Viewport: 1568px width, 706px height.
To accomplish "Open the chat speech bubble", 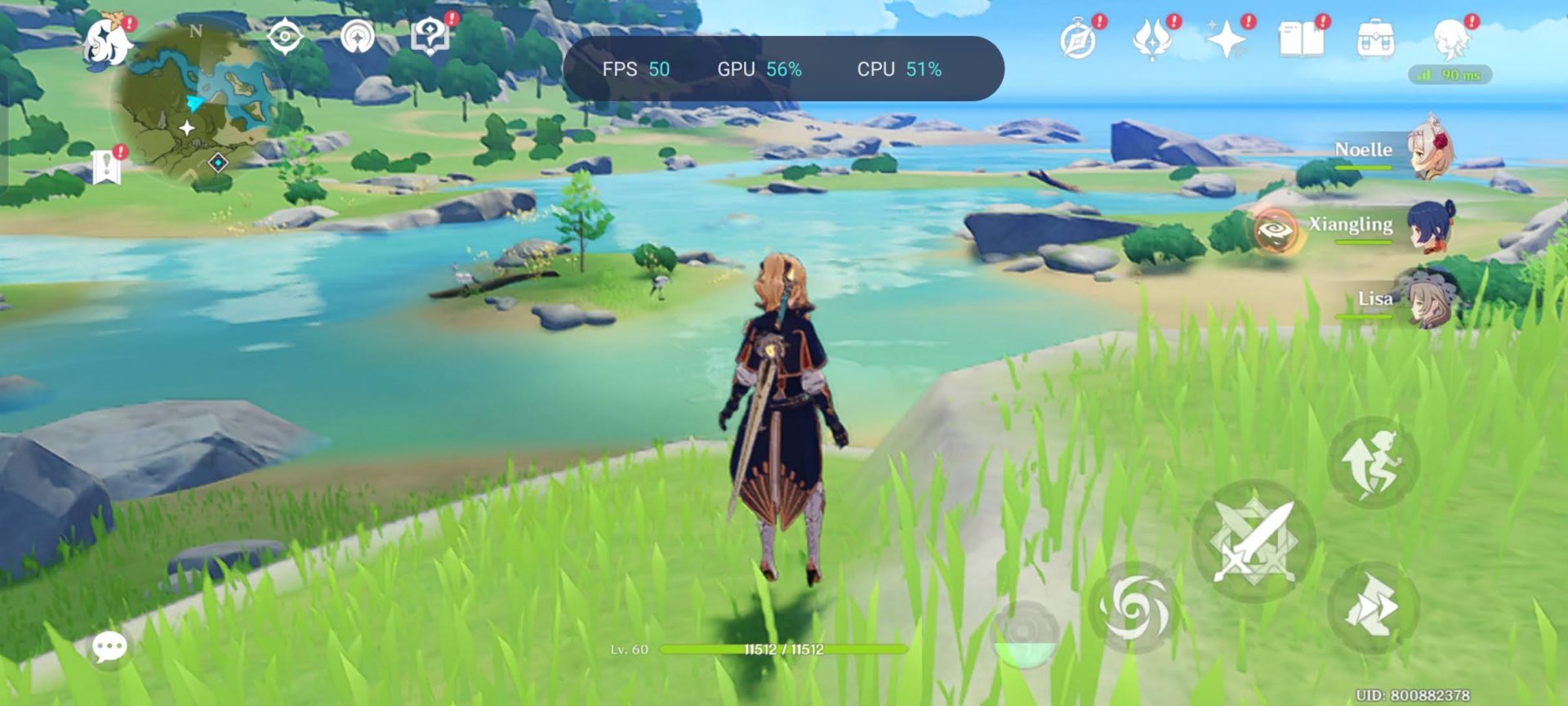I will pos(109,647).
